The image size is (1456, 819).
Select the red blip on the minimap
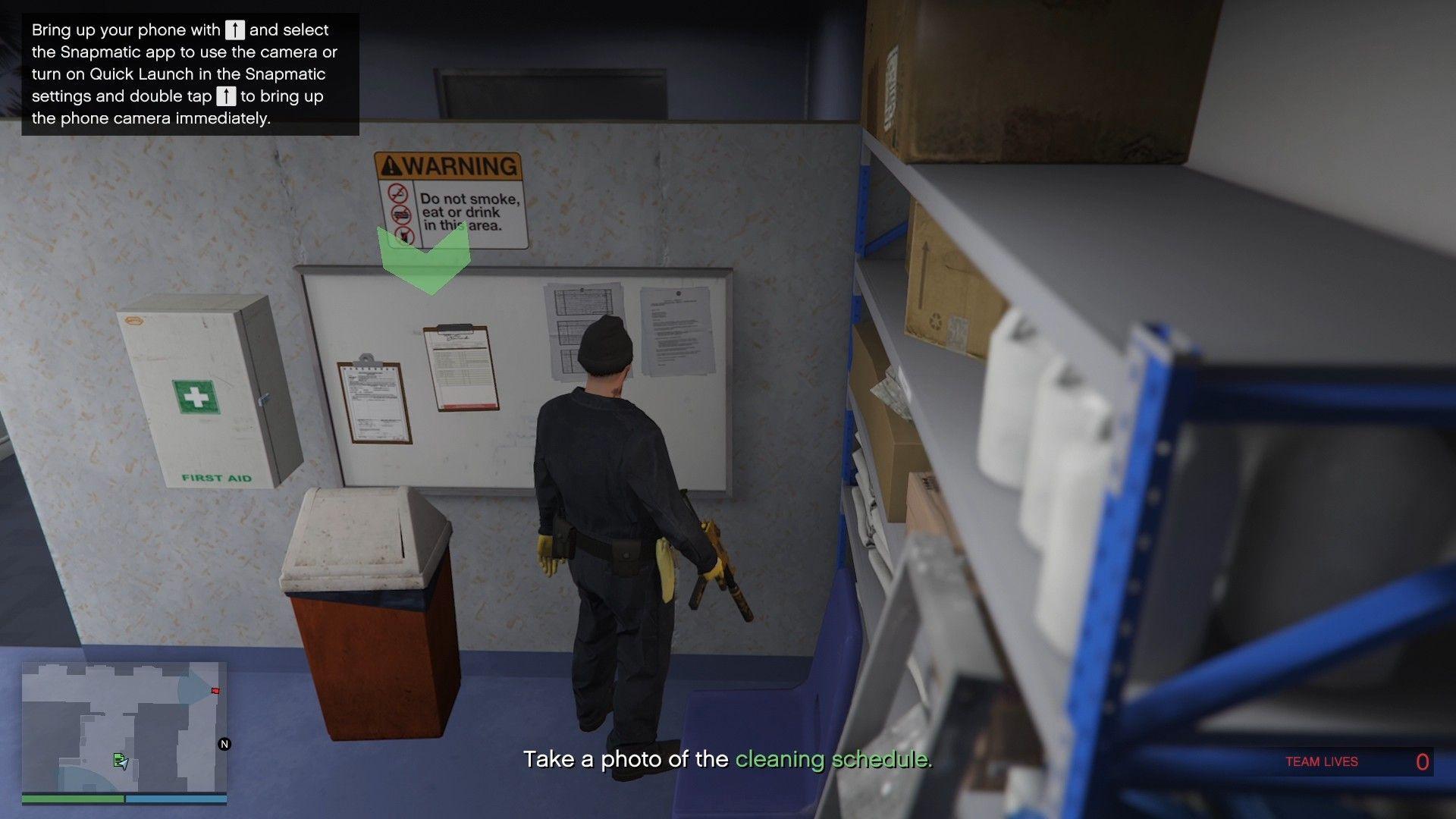215,691
